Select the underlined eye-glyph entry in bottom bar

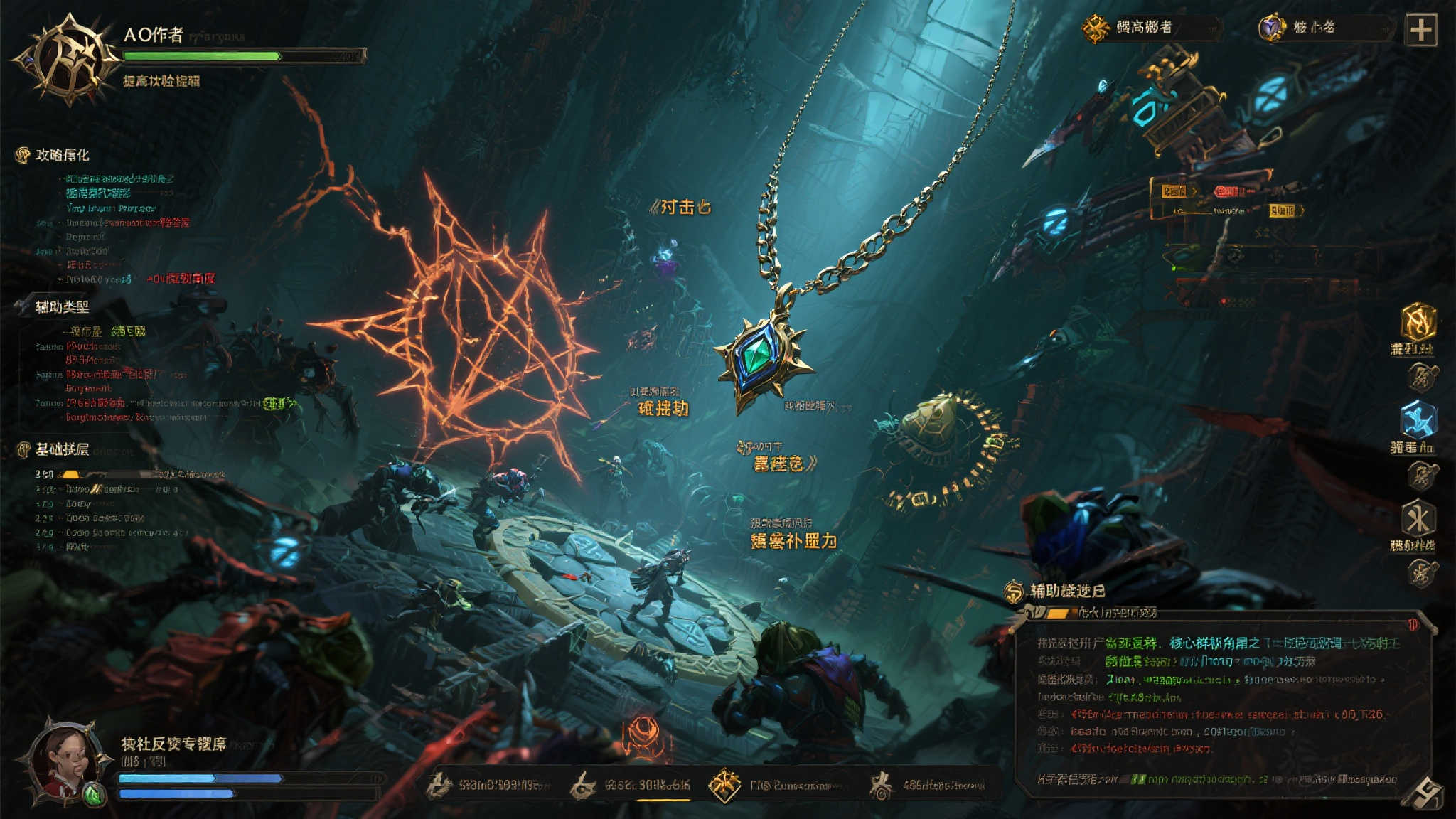point(583,785)
